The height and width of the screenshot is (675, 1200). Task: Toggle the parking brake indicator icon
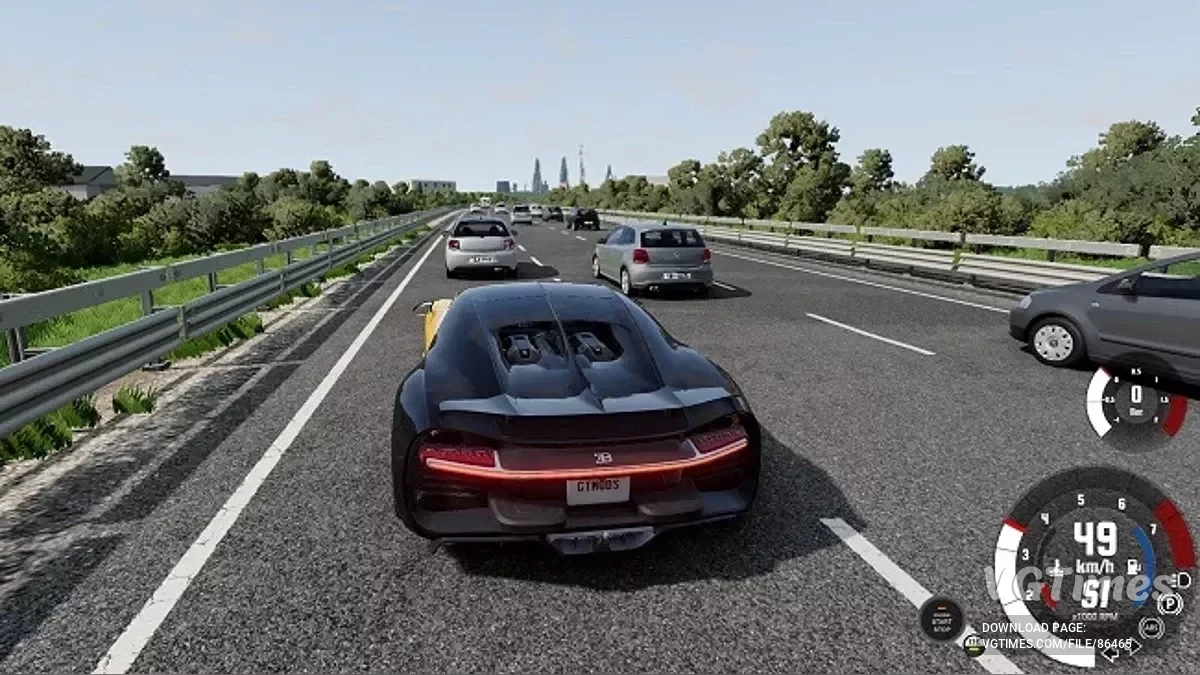pos(1168,603)
